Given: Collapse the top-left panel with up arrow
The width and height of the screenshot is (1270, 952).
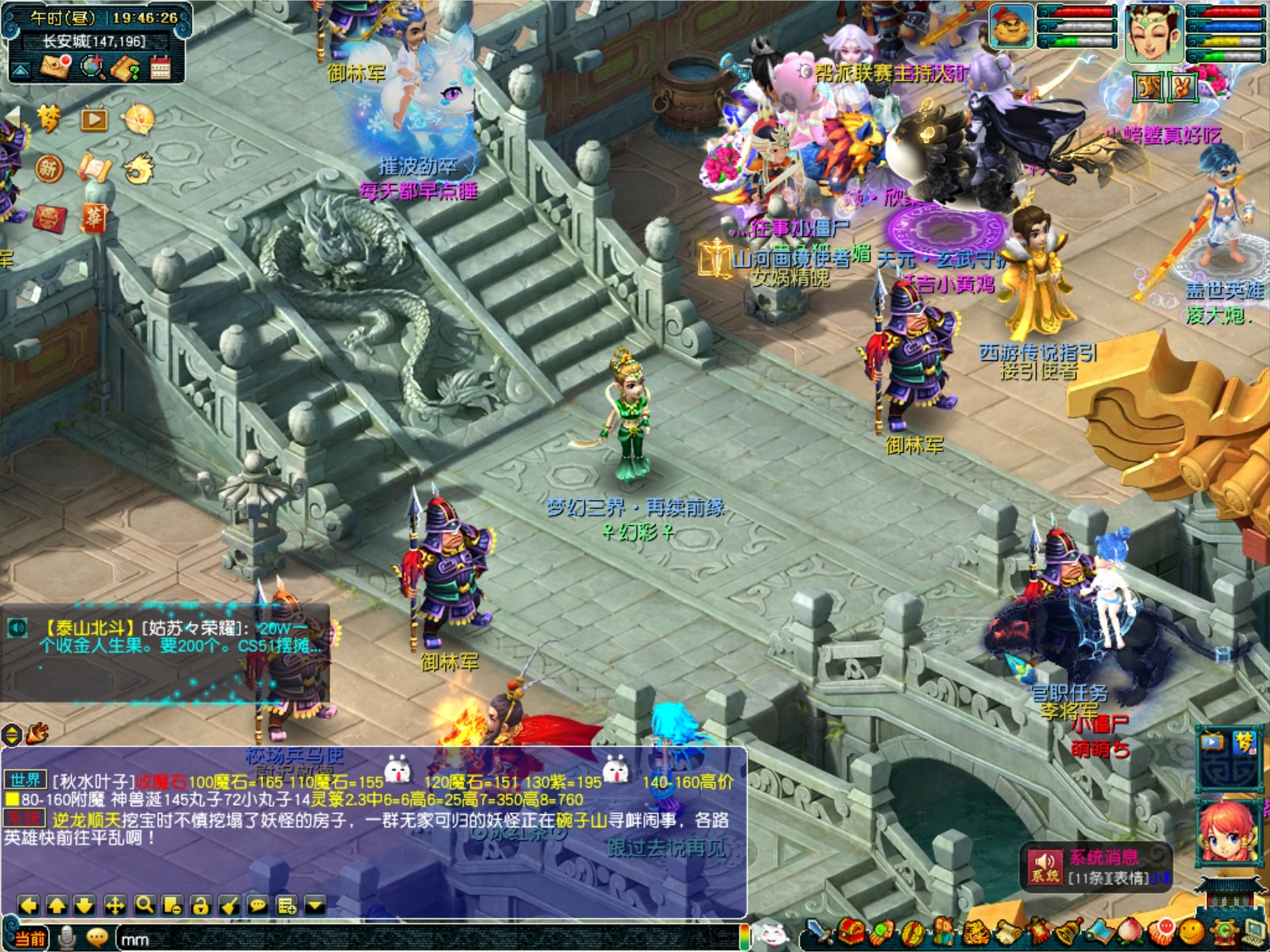Looking at the screenshot, I should 21,69.
